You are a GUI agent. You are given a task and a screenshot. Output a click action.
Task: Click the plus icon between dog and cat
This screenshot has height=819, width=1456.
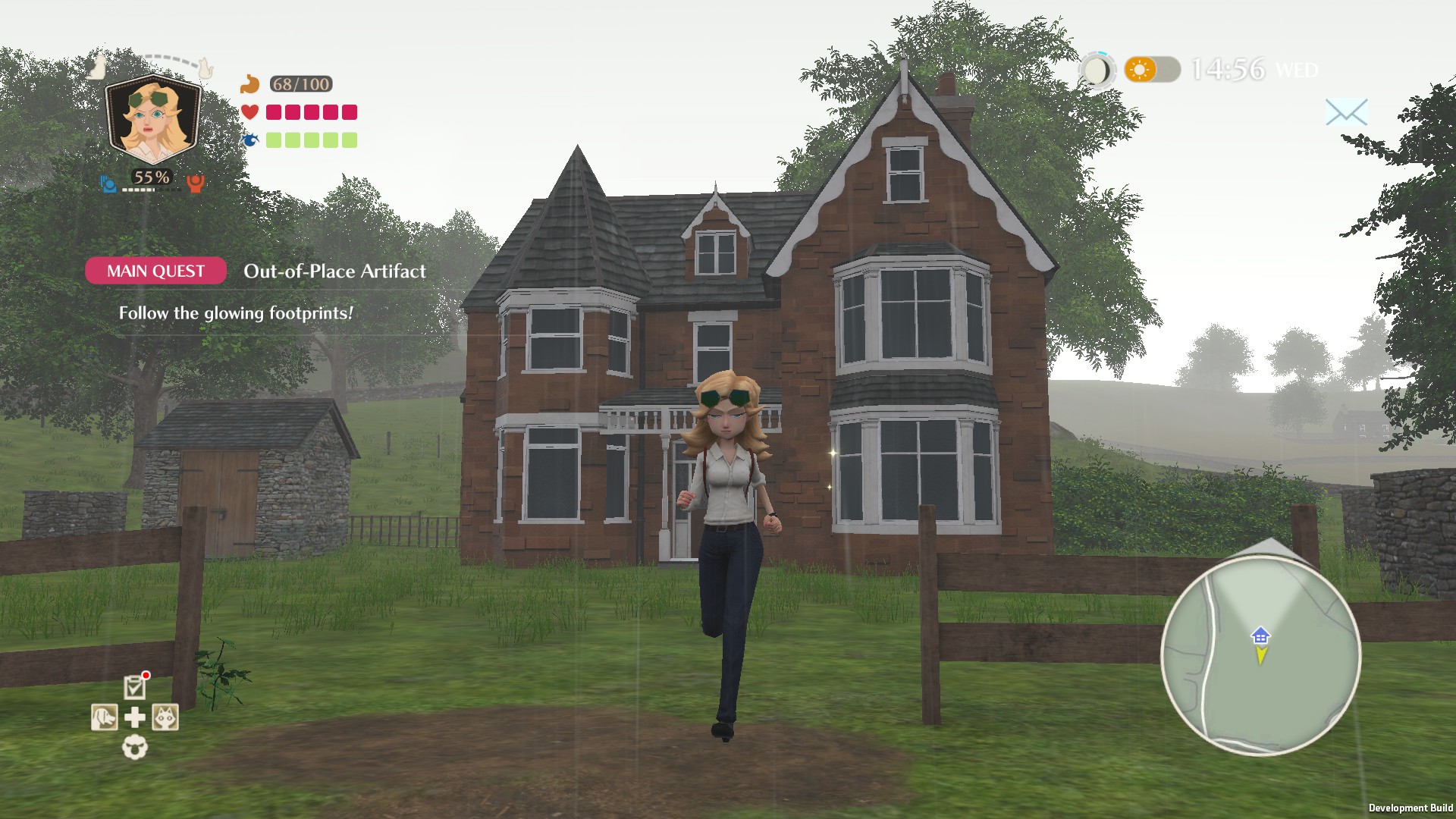click(134, 717)
